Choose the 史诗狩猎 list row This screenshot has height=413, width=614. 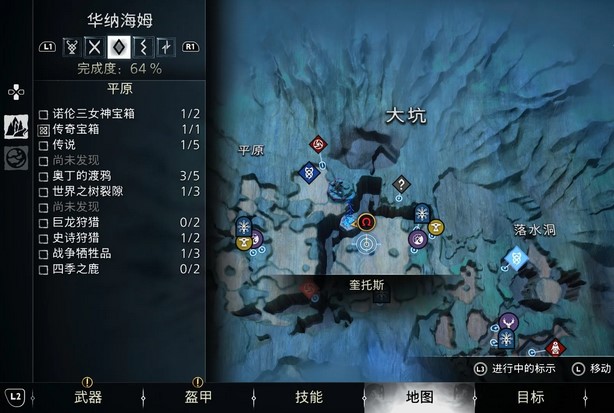(121, 238)
